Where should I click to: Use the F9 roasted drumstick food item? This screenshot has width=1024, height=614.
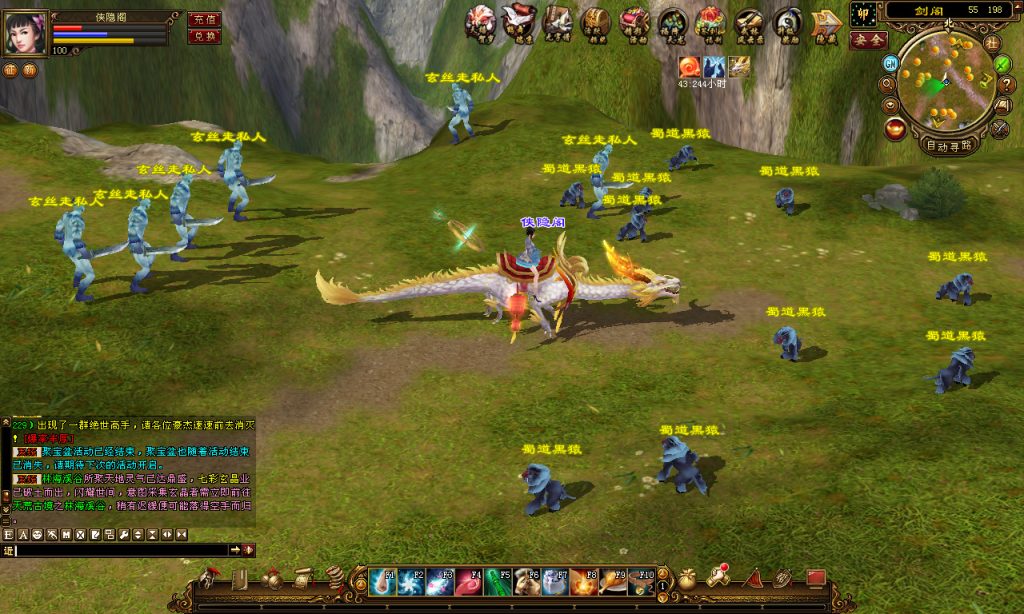pos(614,581)
